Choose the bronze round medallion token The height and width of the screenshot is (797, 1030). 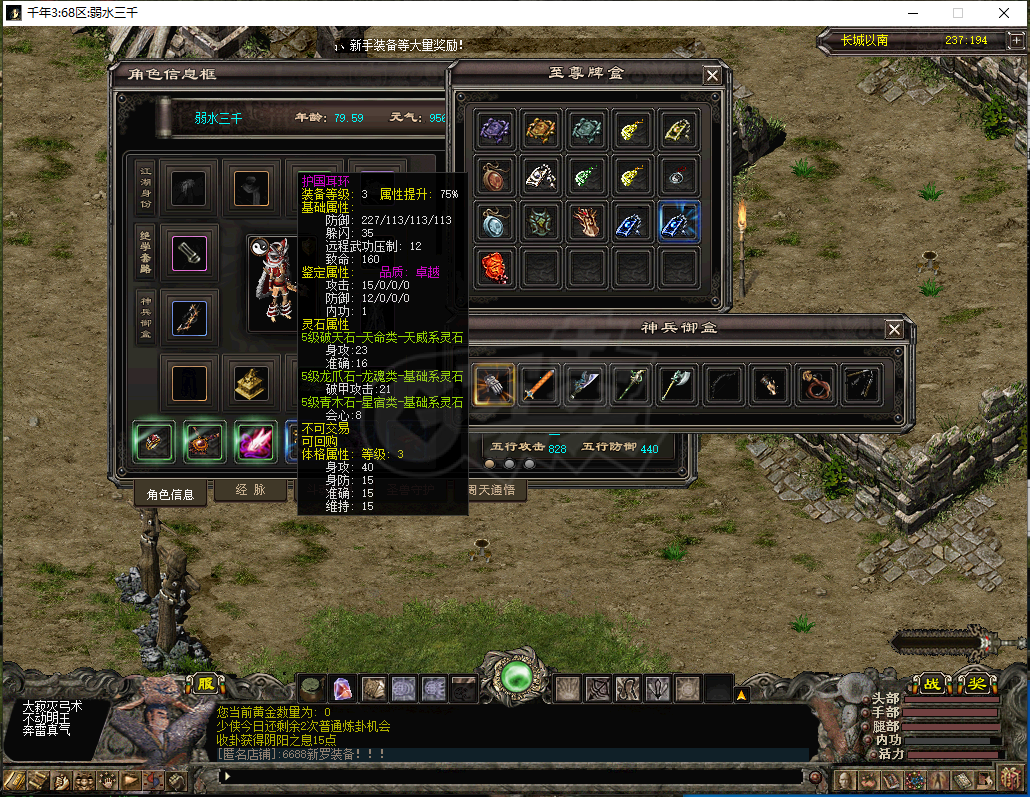click(495, 176)
